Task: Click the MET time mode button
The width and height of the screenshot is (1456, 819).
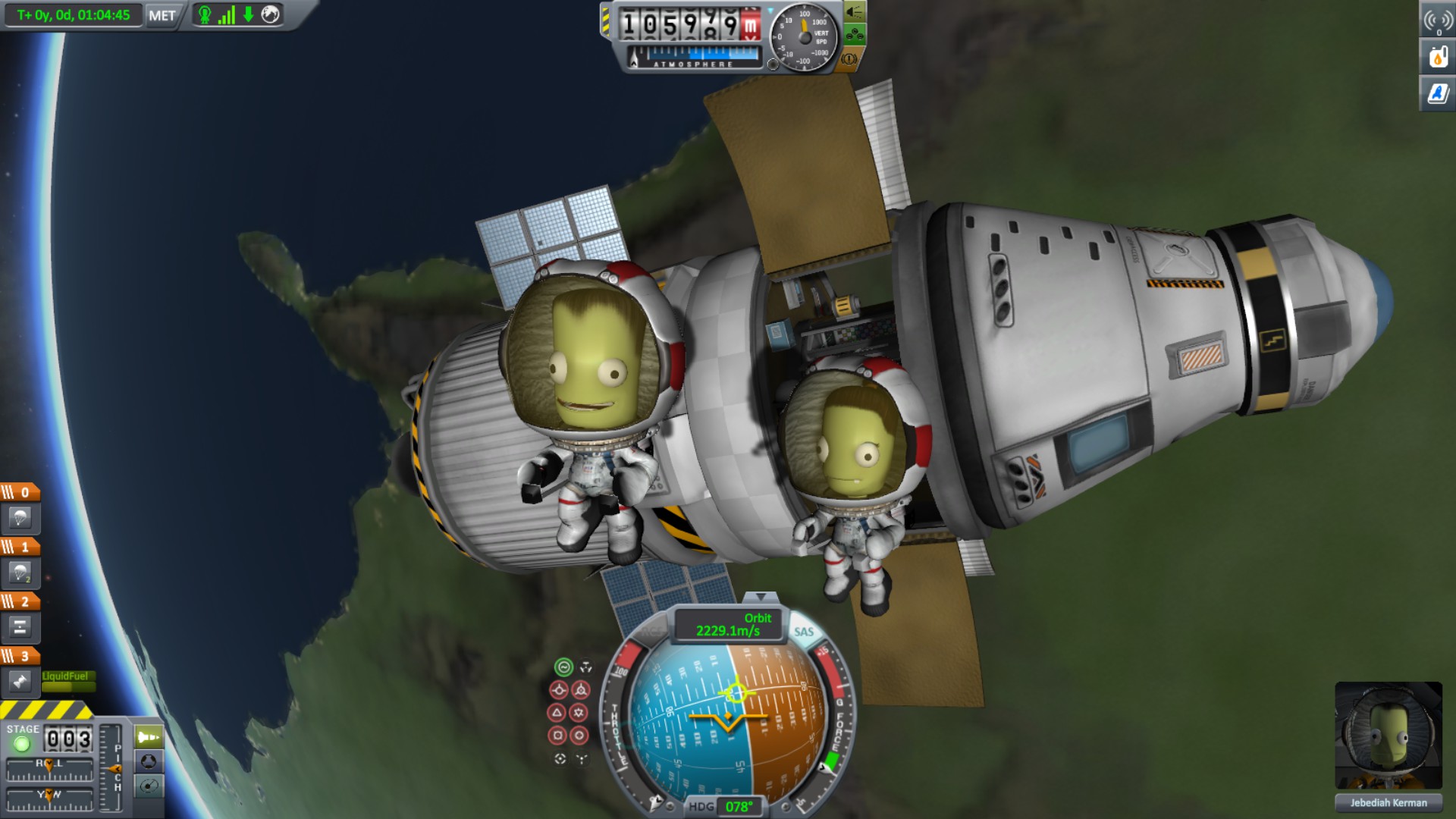Action: 162,15
